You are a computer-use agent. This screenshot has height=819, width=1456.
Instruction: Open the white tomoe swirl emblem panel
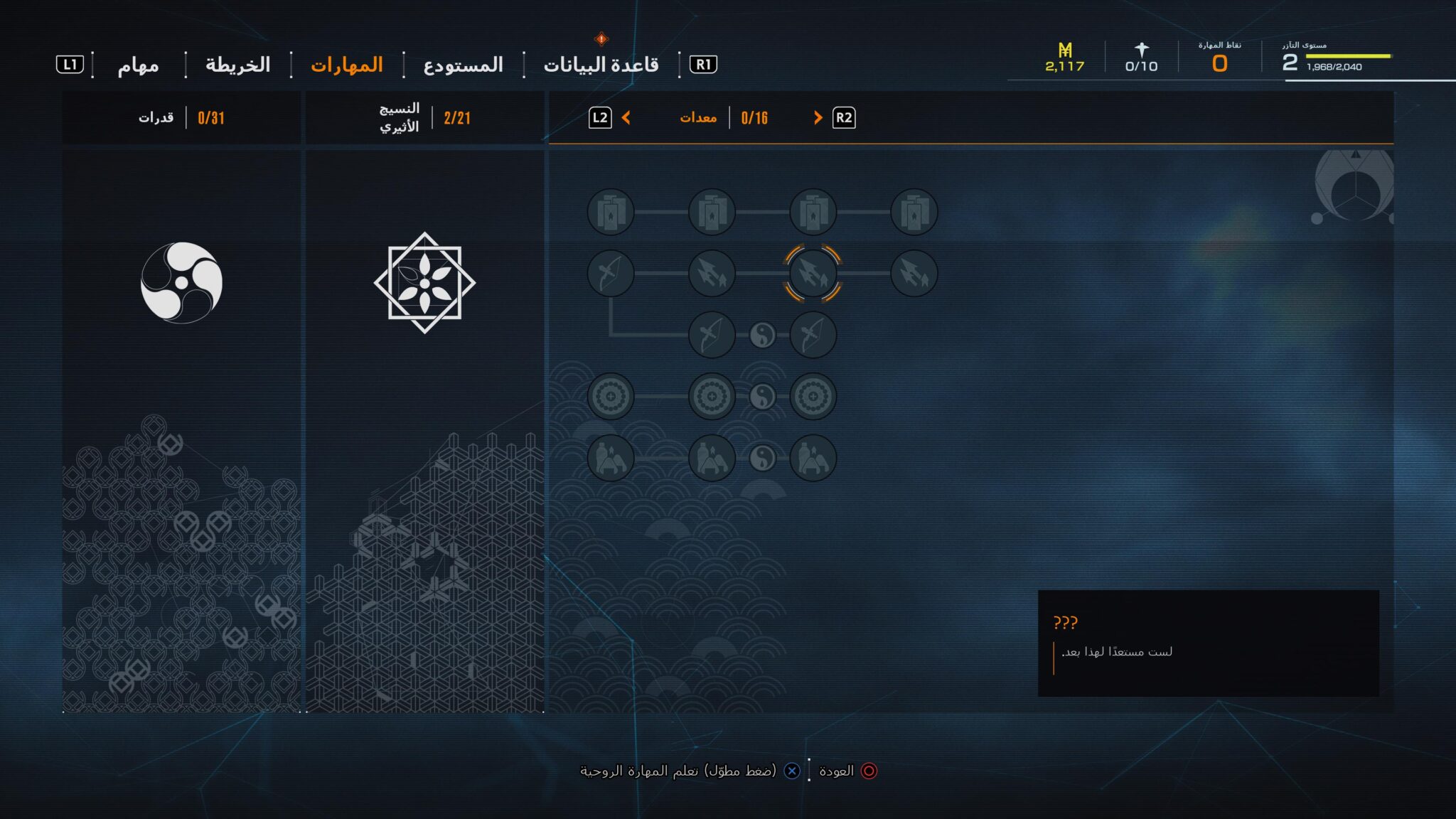pos(181,283)
